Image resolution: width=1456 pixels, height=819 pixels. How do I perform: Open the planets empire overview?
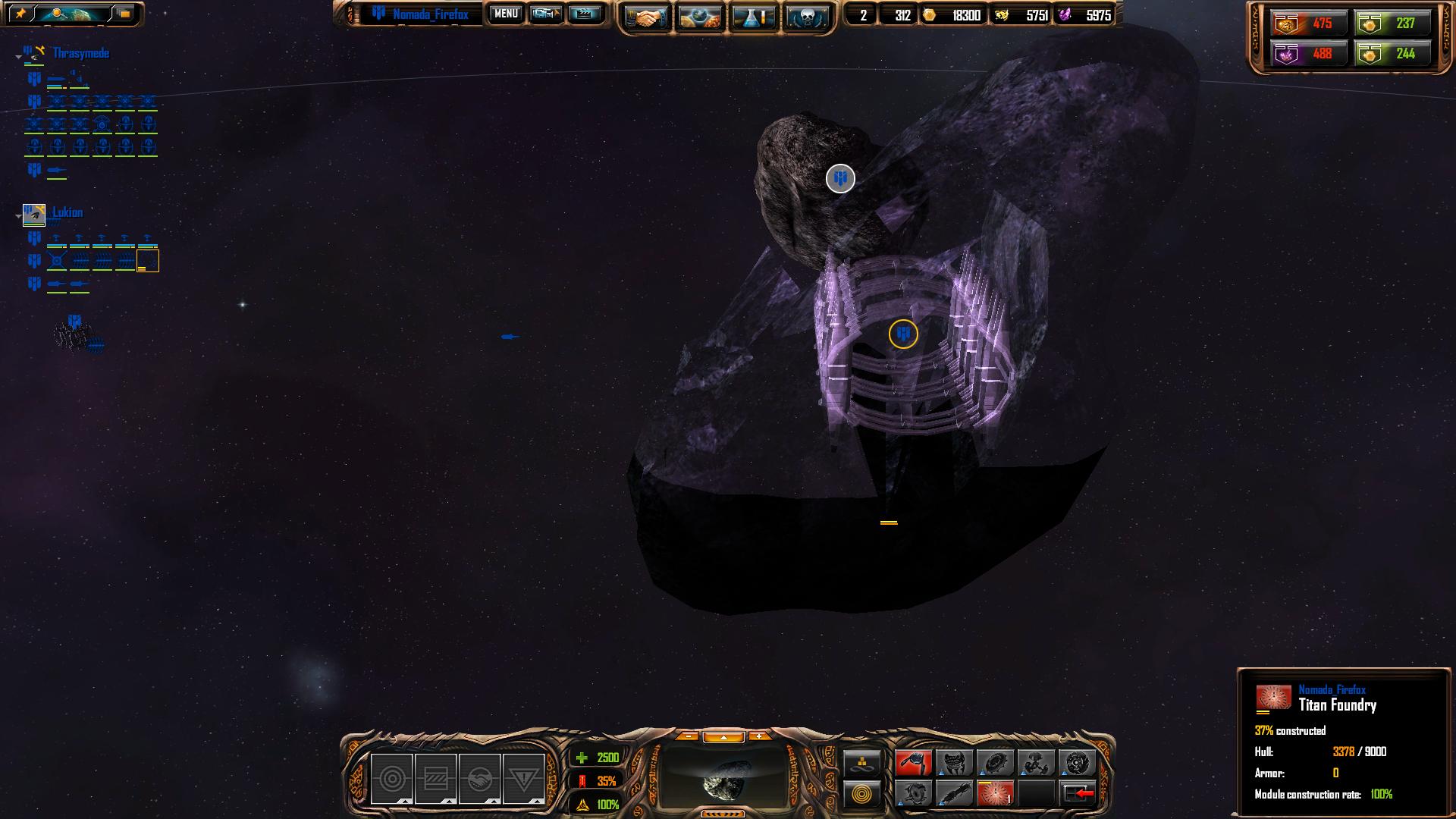click(699, 17)
